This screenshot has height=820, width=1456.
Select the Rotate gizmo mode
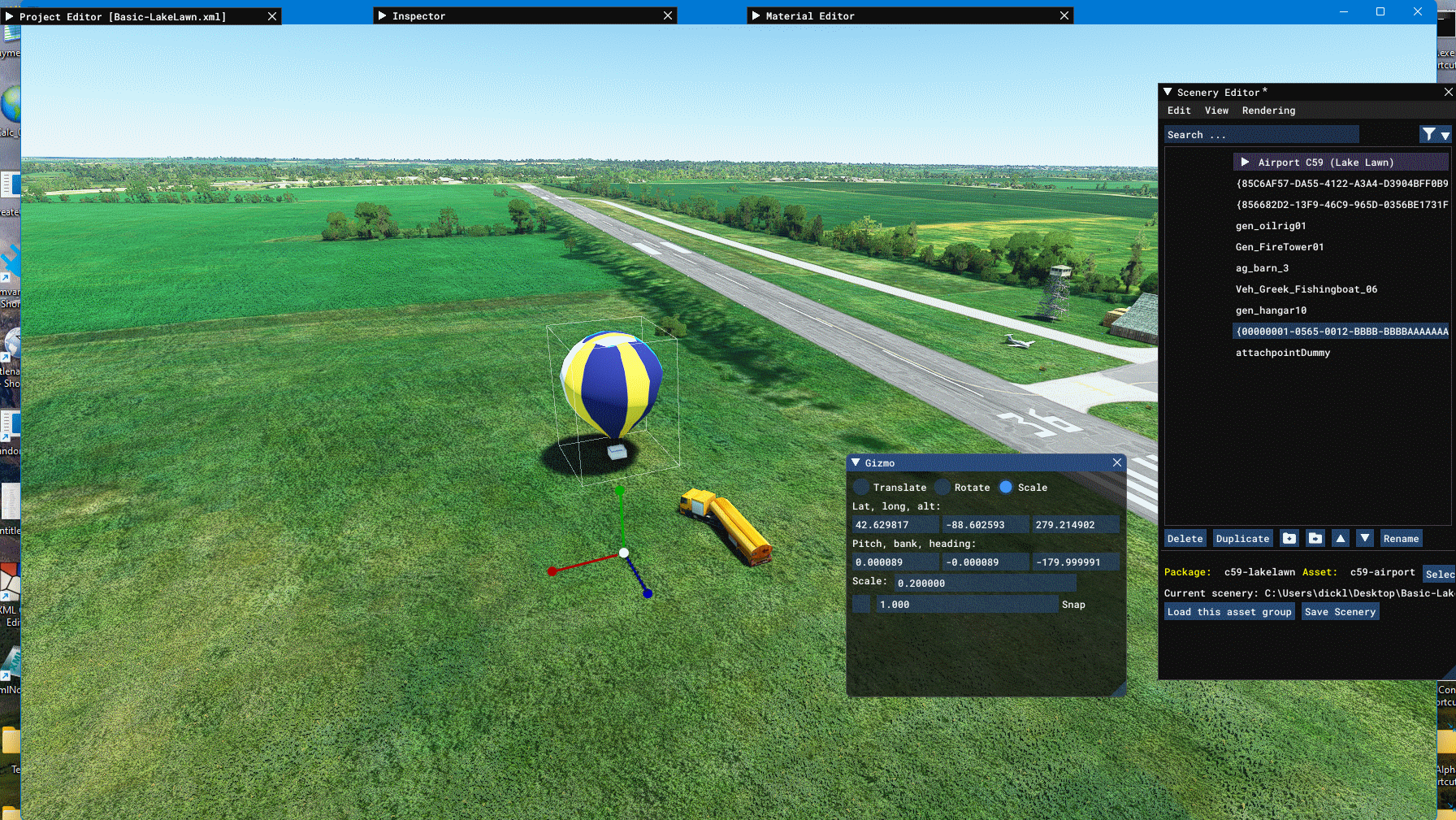[x=942, y=487]
